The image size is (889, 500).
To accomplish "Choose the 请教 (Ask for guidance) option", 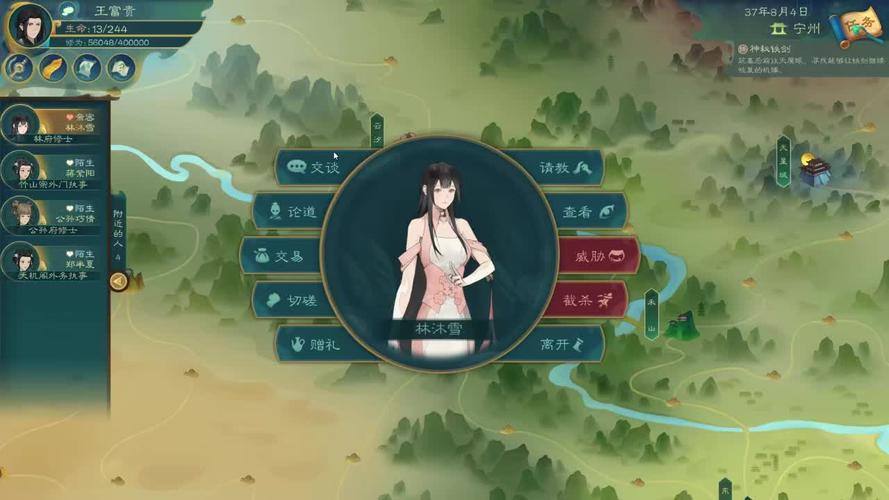I will point(565,167).
